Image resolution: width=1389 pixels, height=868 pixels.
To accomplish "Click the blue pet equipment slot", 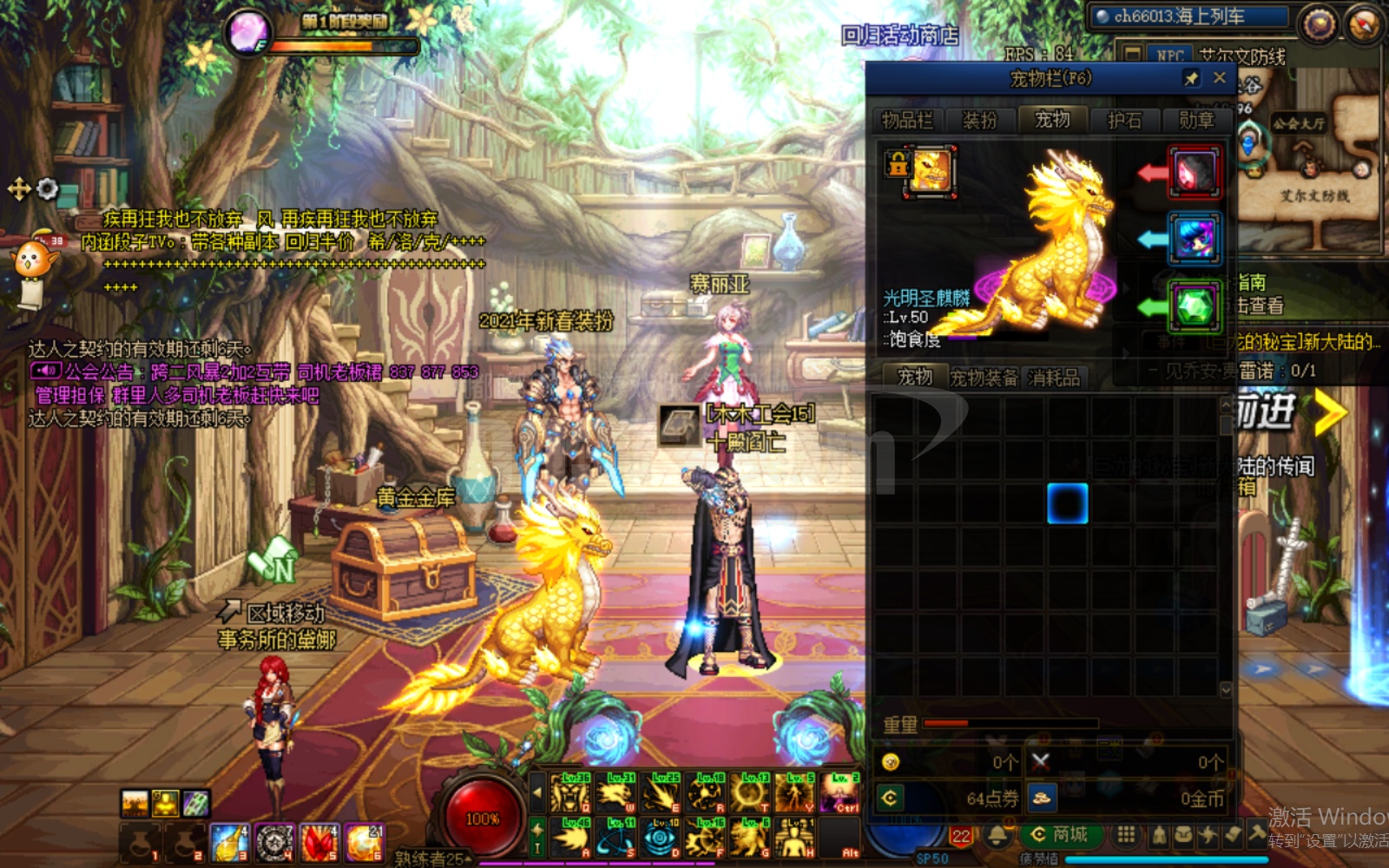I will pos(1195,238).
